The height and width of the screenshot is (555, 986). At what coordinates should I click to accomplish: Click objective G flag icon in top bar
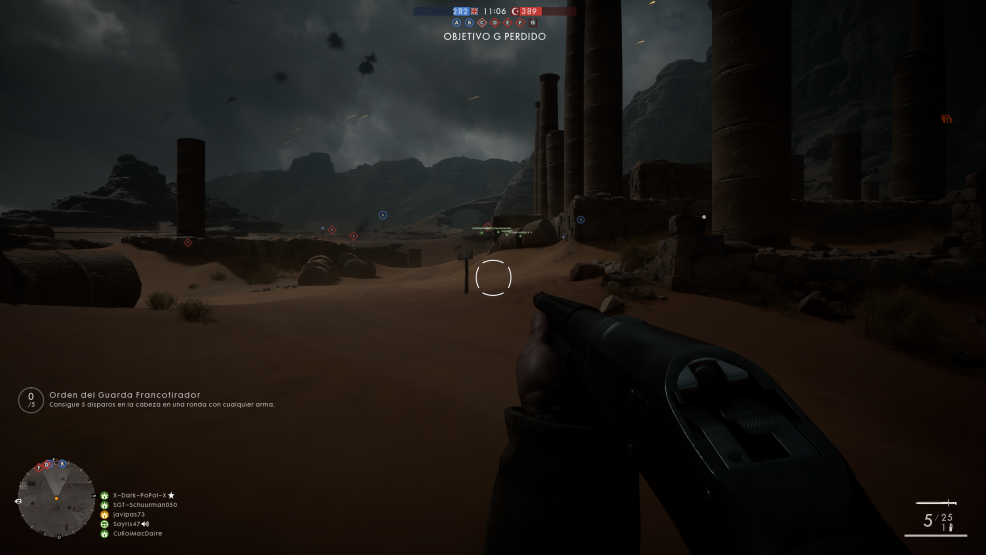click(x=532, y=22)
